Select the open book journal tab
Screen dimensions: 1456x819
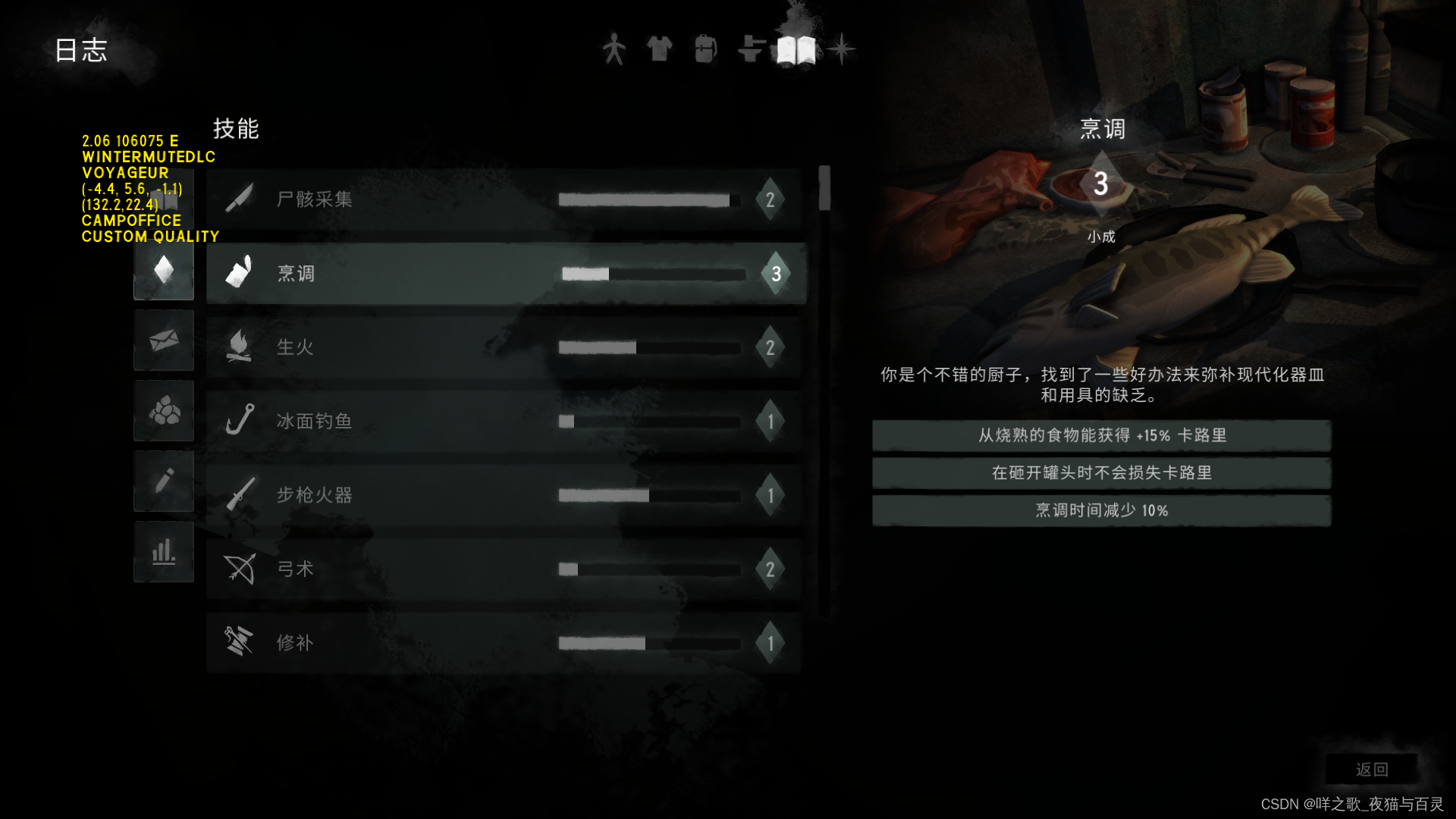pyautogui.click(x=796, y=50)
